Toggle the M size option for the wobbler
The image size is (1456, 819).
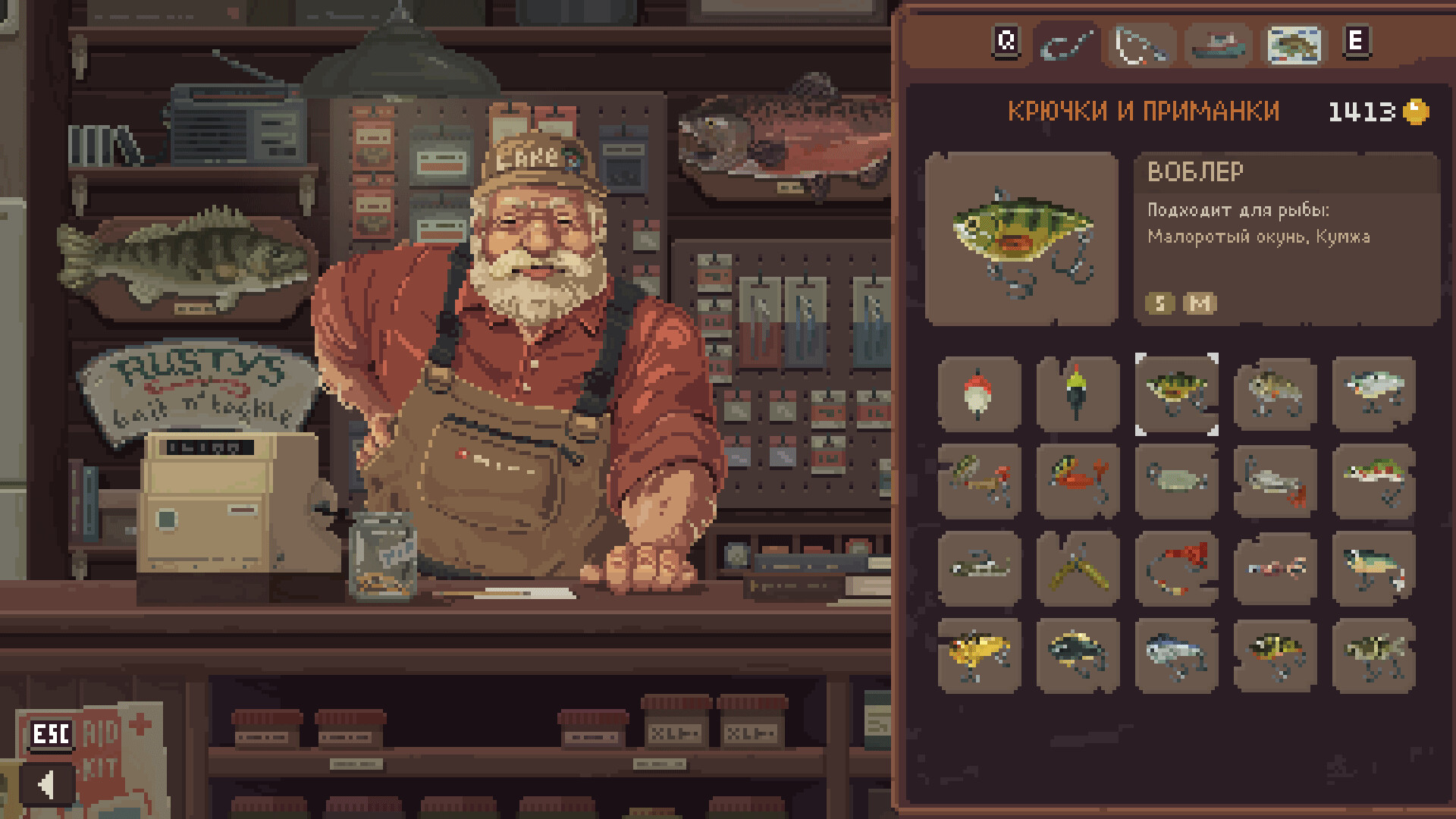(x=1200, y=304)
